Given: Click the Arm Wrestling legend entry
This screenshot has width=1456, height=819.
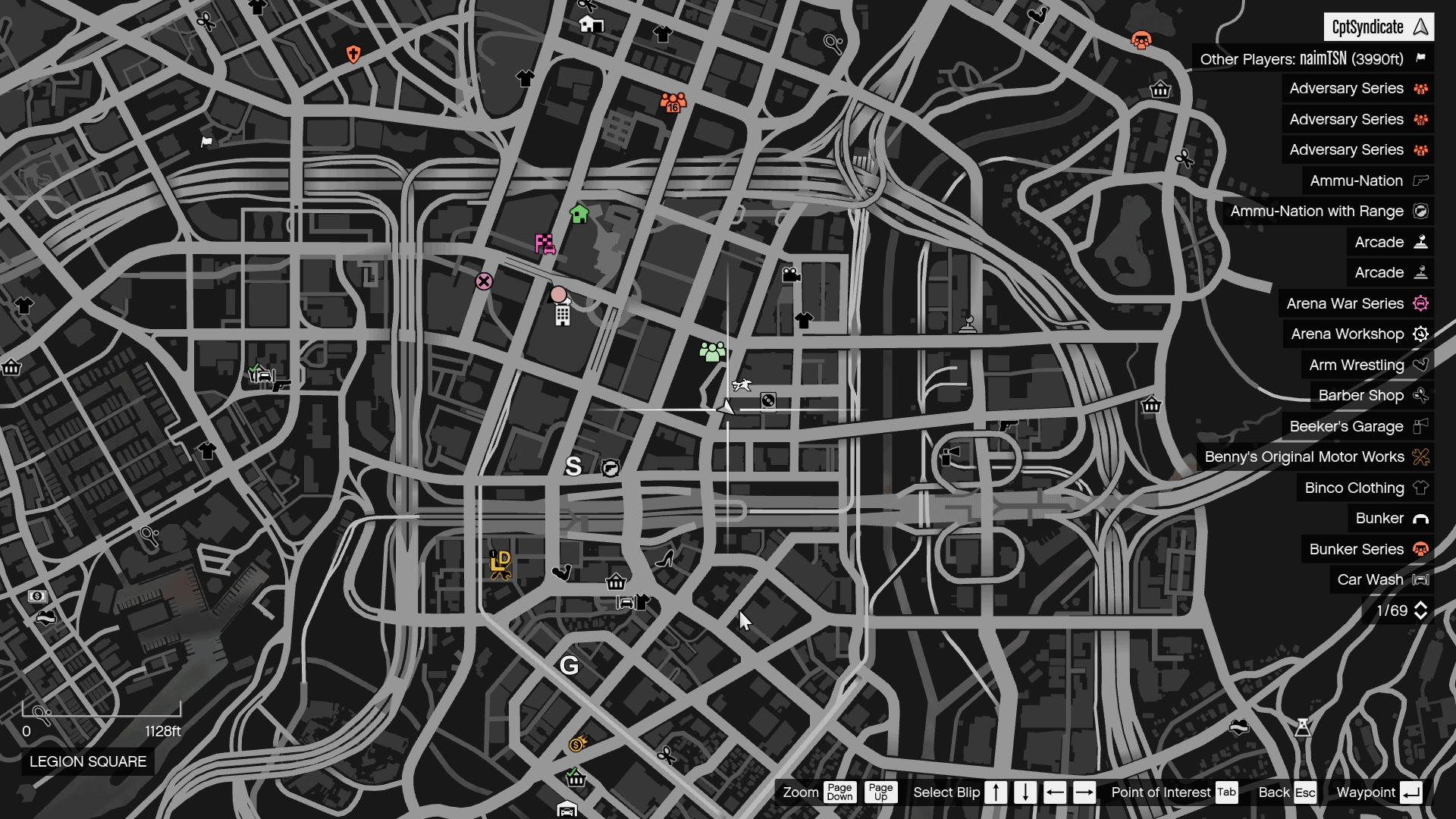Looking at the screenshot, I should click(1355, 365).
